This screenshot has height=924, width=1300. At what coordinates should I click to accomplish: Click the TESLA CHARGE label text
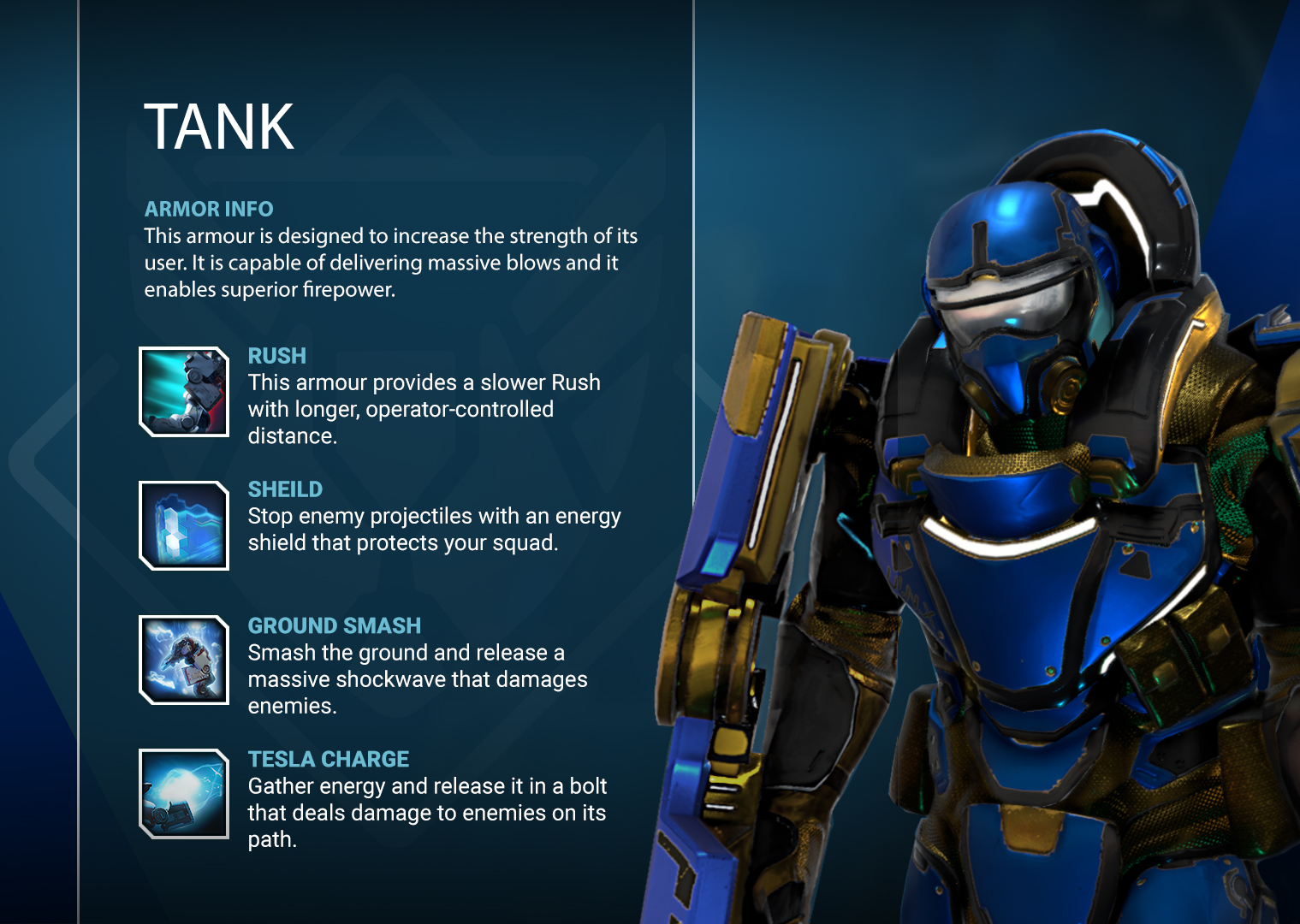pyautogui.click(x=328, y=759)
